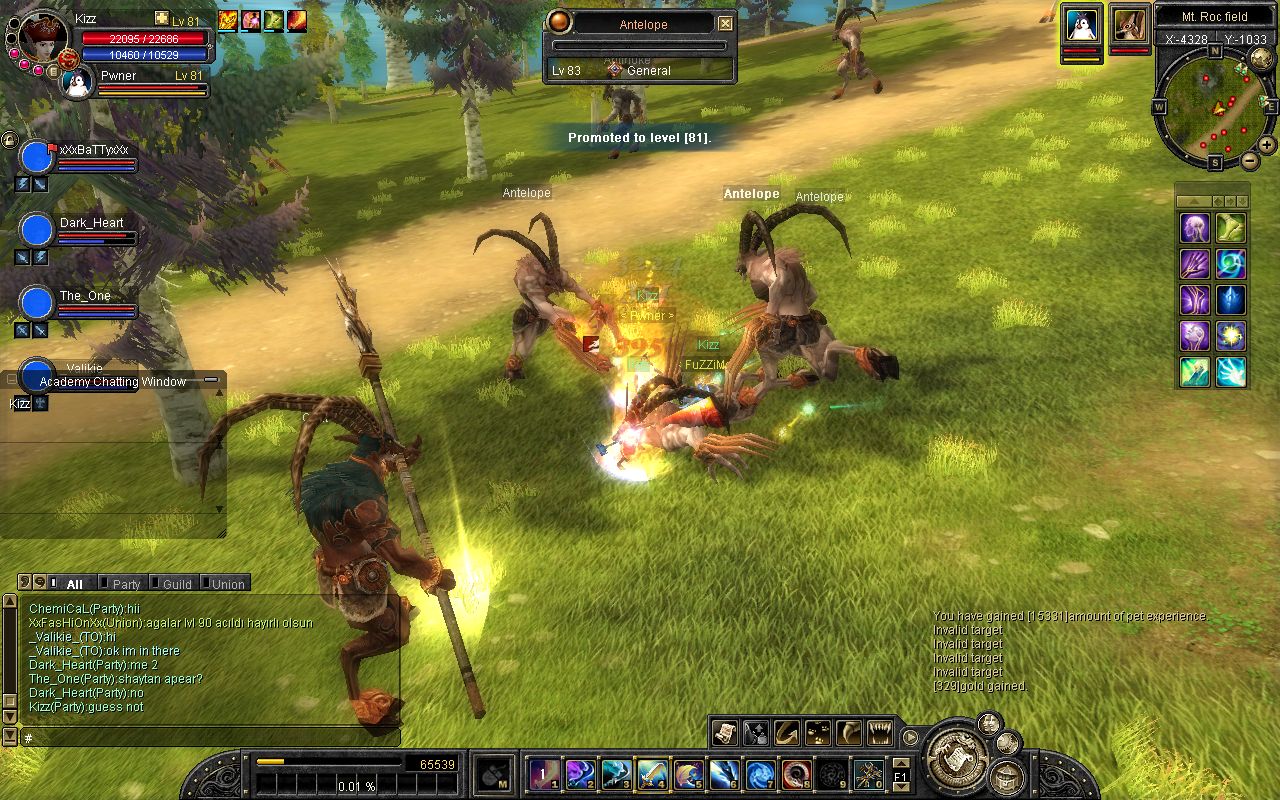Click the chat input field
The height and width of the screenshot is (800, 1280).
[210, 738]
